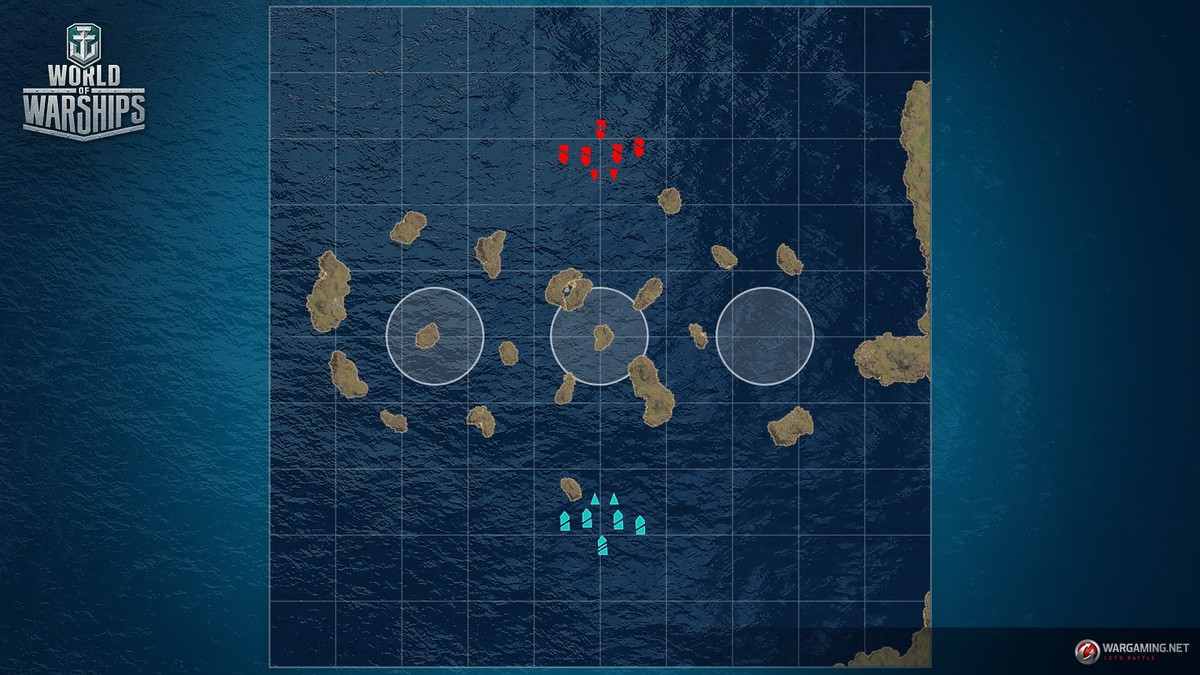This screenshot has height=675, width=1200.
Task: Select the red team's rearmost ship marker
Action: click(601, 128)
